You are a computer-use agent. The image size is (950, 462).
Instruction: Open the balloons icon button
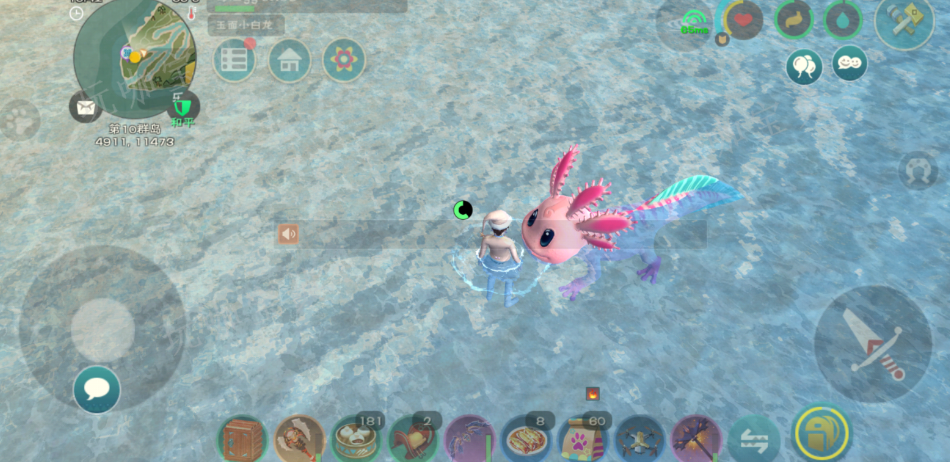click(x=804, y=66)
